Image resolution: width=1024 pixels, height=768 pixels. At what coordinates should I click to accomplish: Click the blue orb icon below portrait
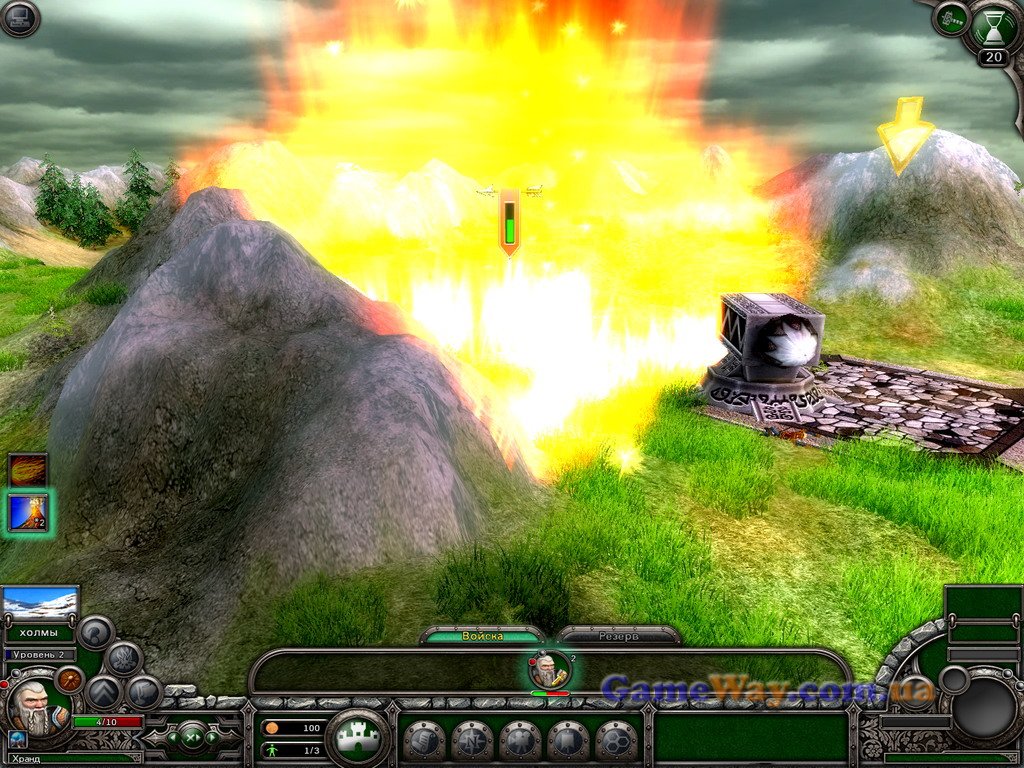(x=17, y=739)
